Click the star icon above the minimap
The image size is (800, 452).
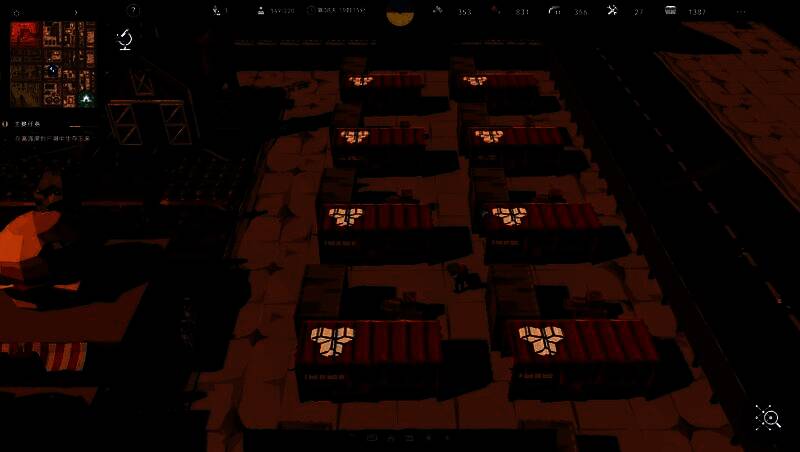16,12
